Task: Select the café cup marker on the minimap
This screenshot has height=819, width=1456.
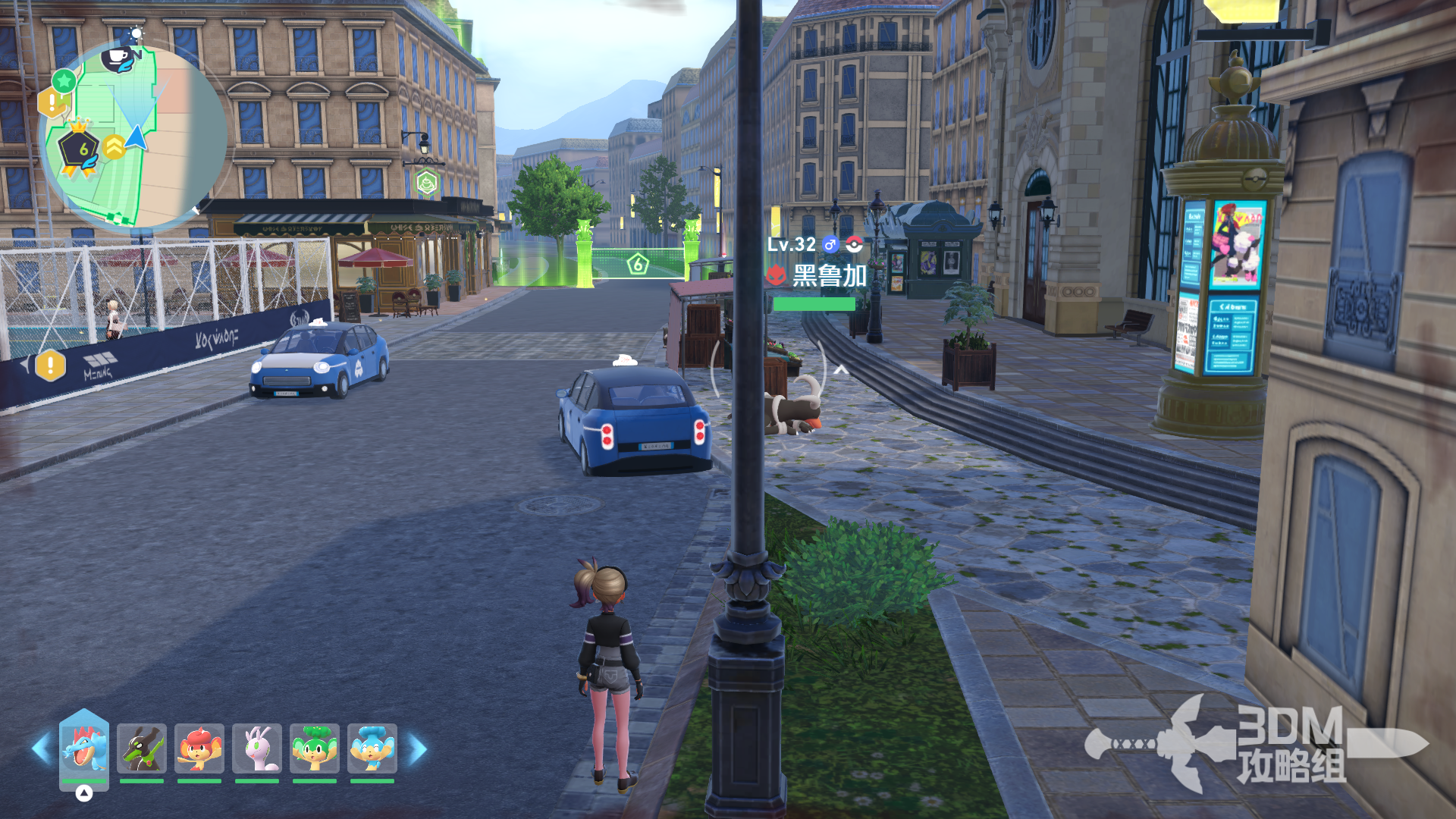Action: (120, 58)
